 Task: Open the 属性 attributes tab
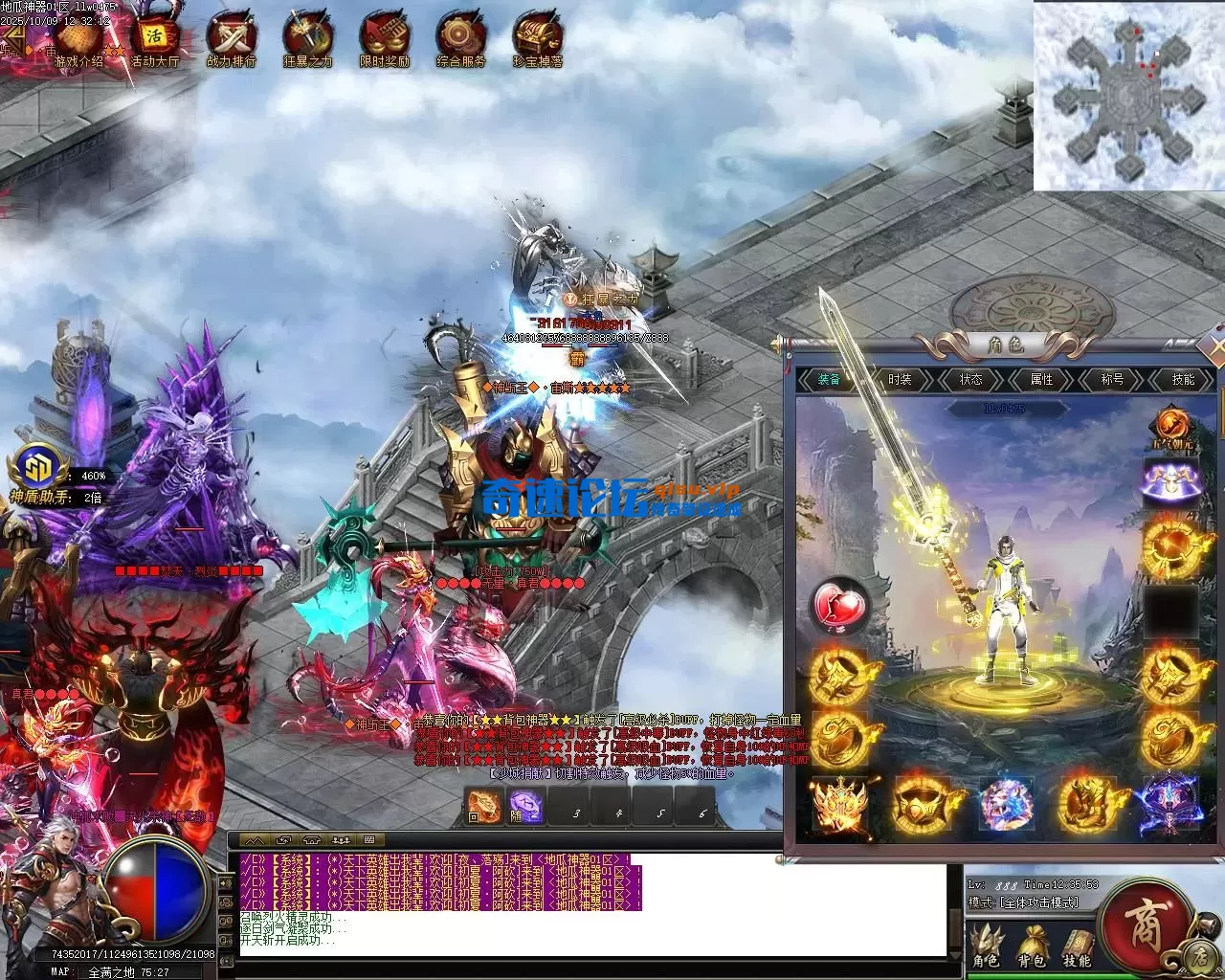click(x=1041, y=380)
